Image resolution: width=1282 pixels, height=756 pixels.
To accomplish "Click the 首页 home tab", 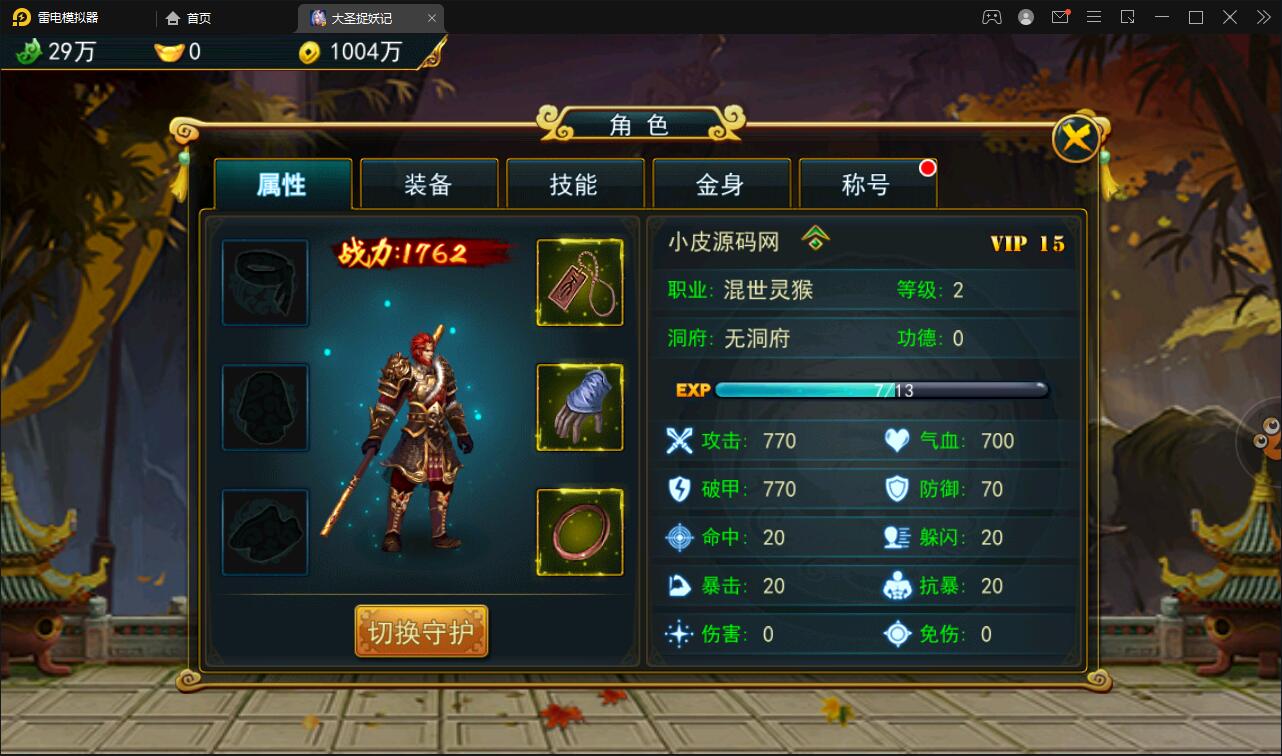I will click(x=188, y=17).
